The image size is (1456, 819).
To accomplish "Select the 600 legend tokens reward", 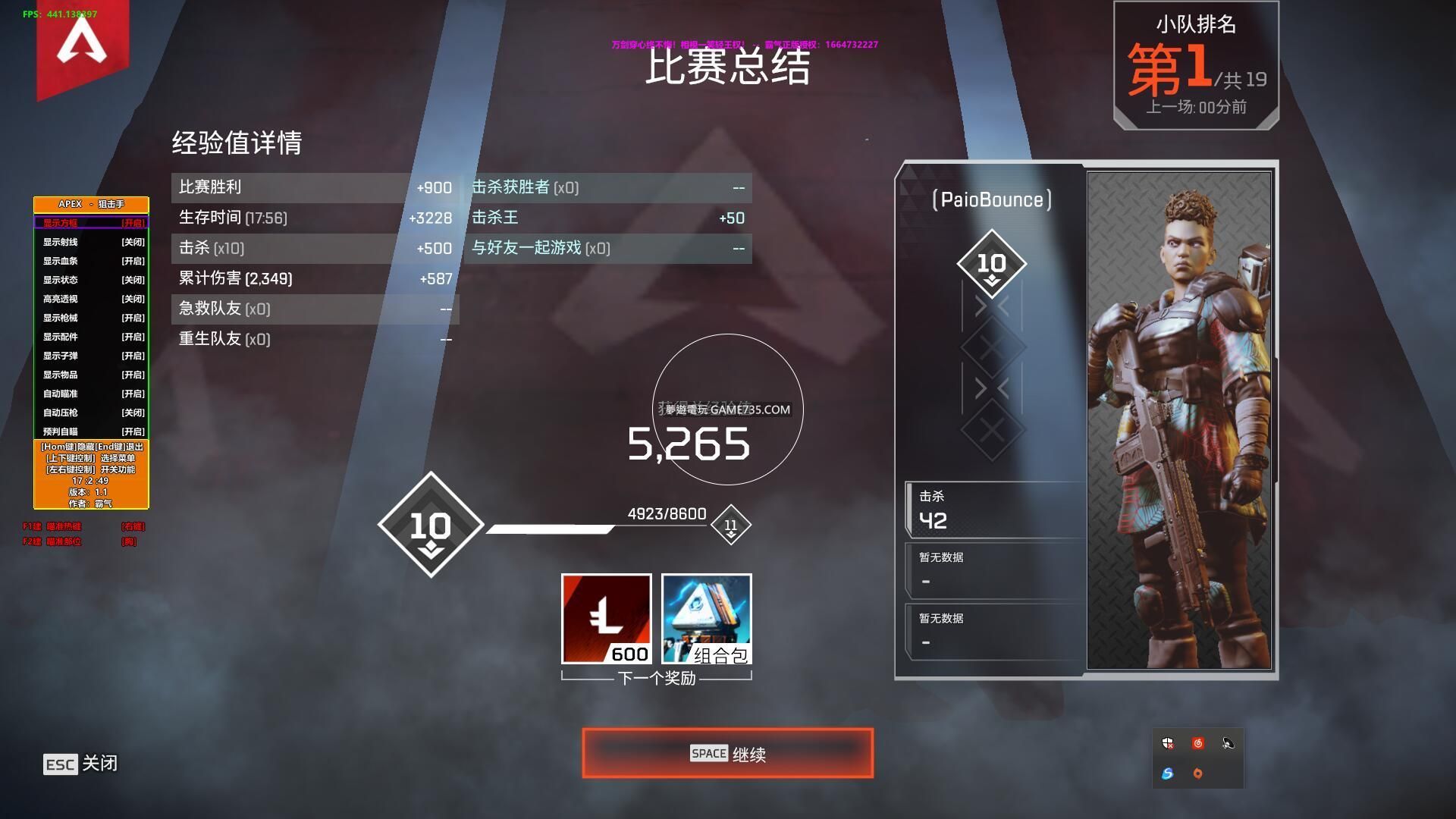I will (606, 618).
